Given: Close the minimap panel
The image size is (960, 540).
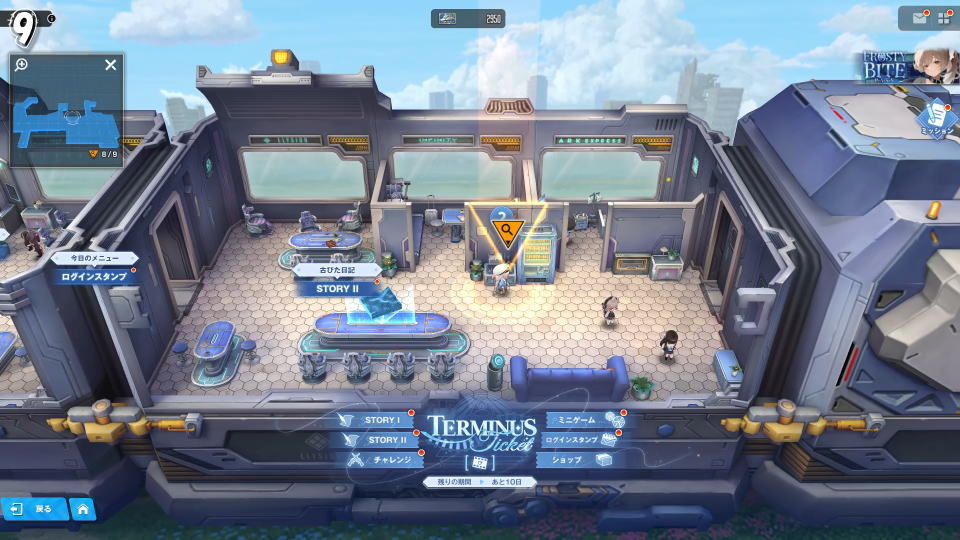Looking at the screenshot, I should click(x=111, y=65).
